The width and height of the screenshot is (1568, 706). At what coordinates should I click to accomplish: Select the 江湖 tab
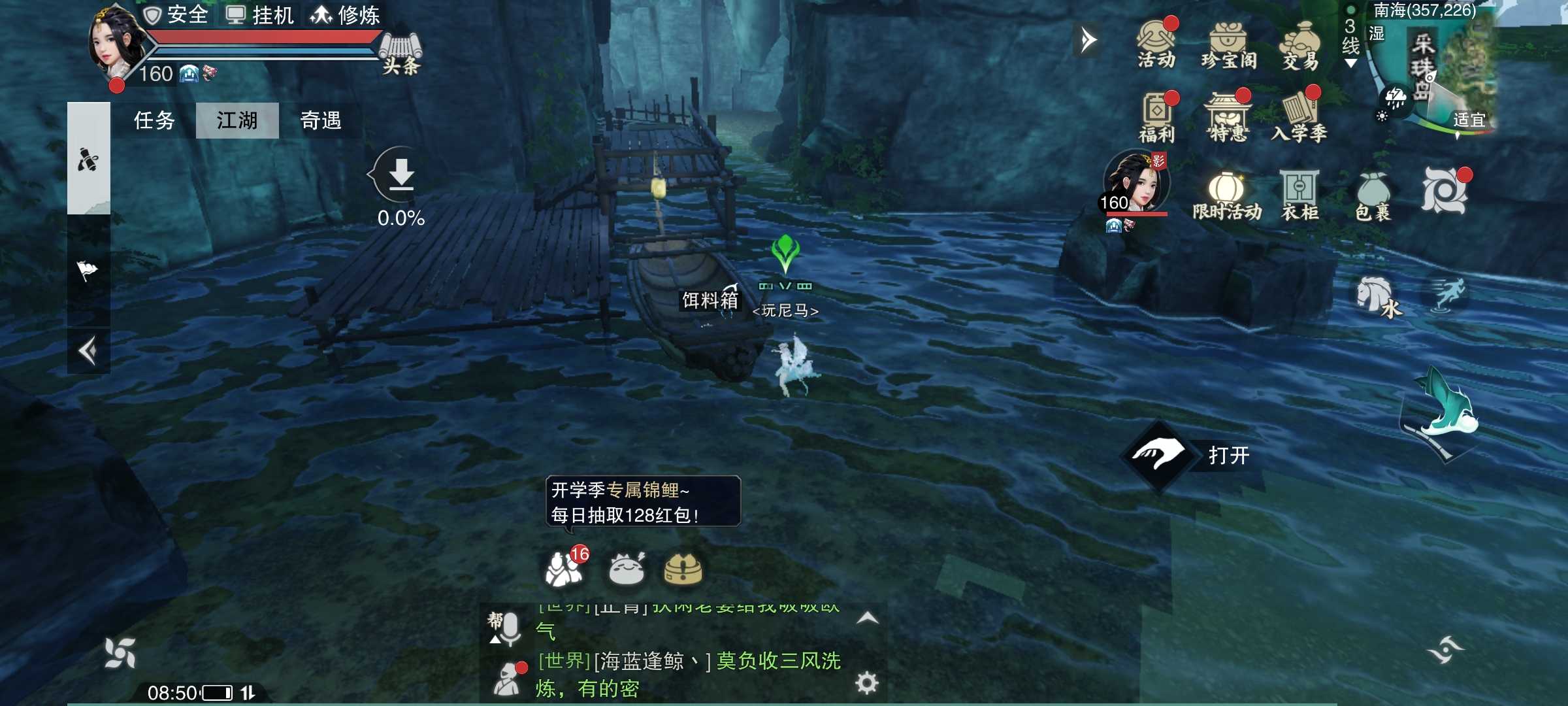click(x=237, y=120)
